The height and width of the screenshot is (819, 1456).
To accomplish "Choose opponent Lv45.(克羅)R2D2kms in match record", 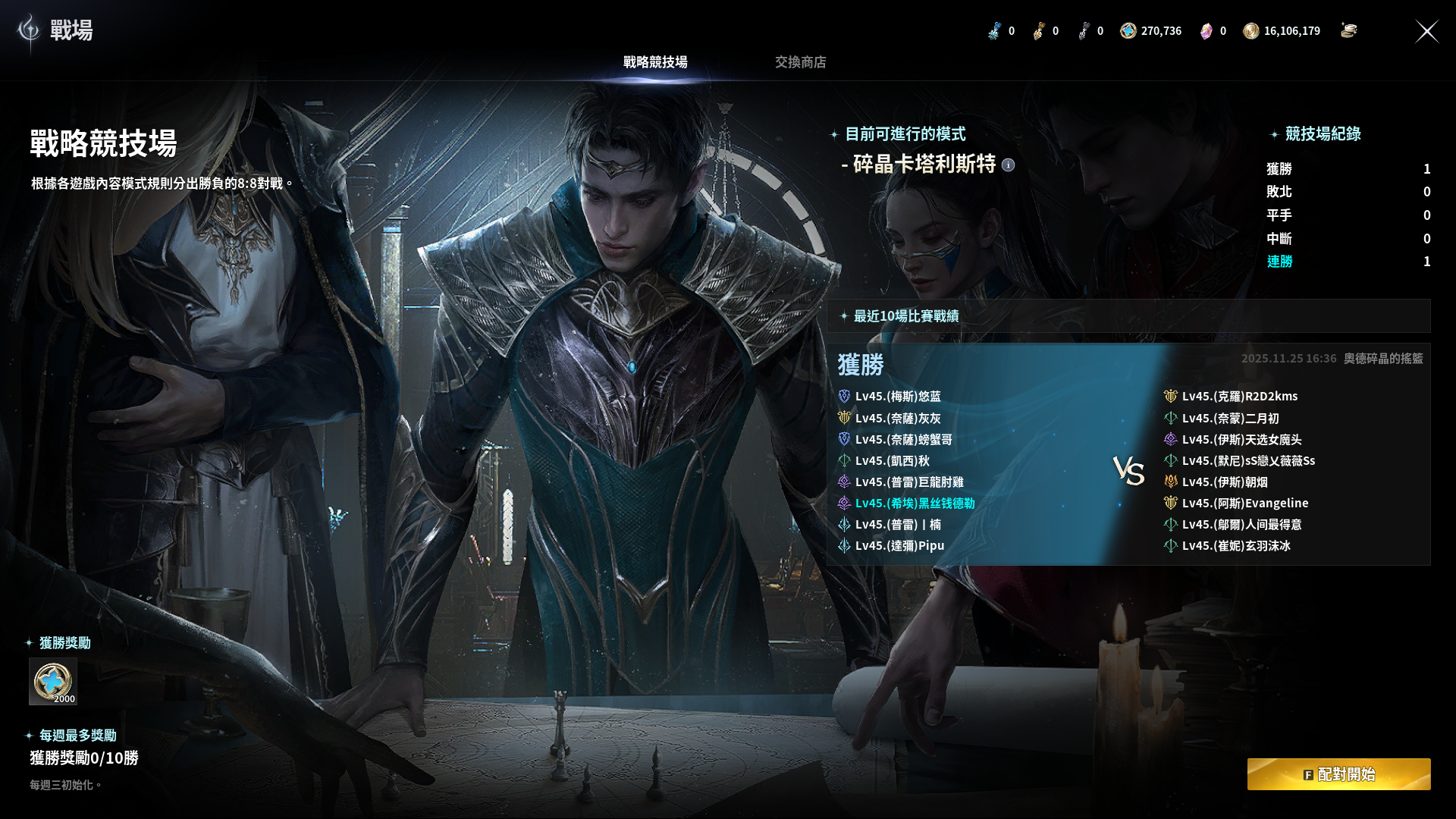I will click(x=1239, y=397).
